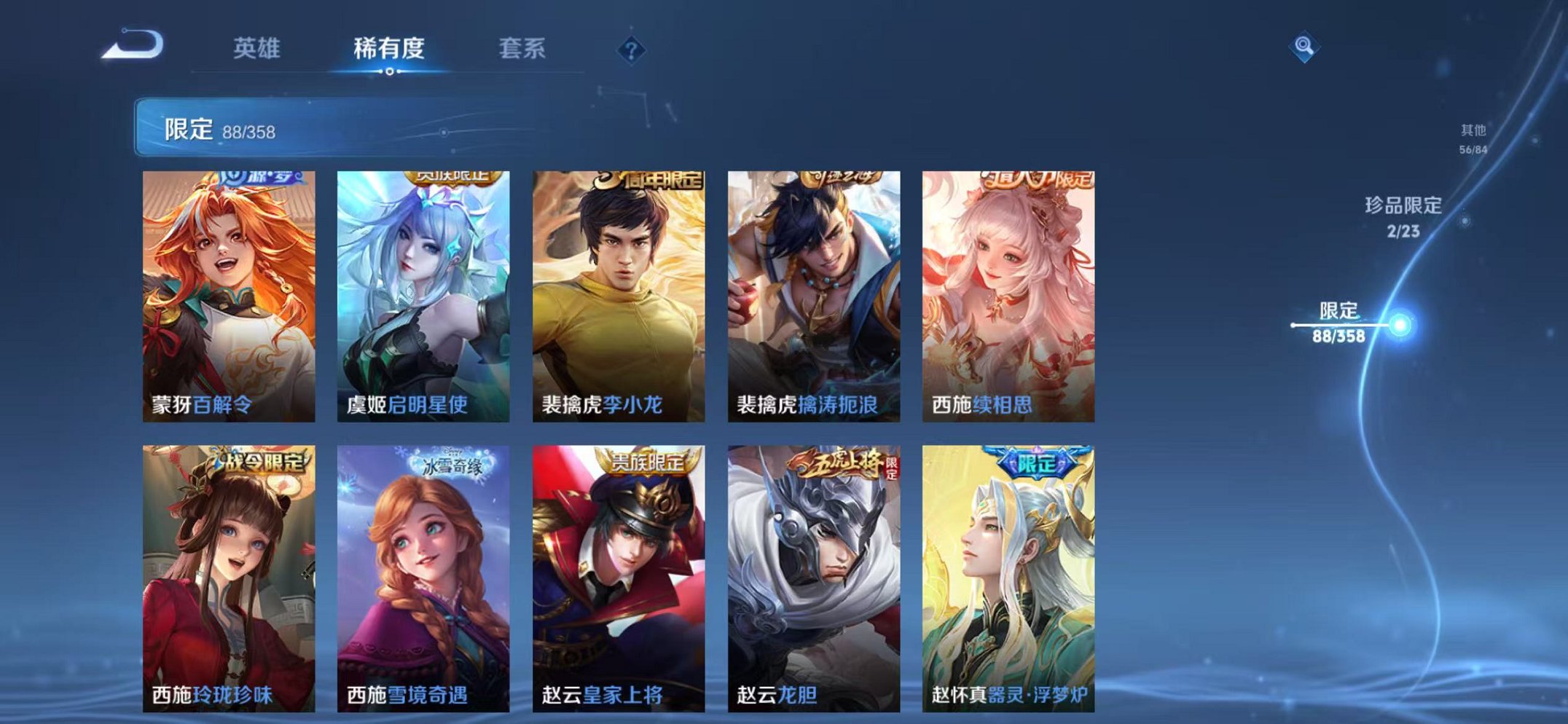The image size is (1568, 724).
Task: Switch to the 套系 tab
Action: [522, 48]
